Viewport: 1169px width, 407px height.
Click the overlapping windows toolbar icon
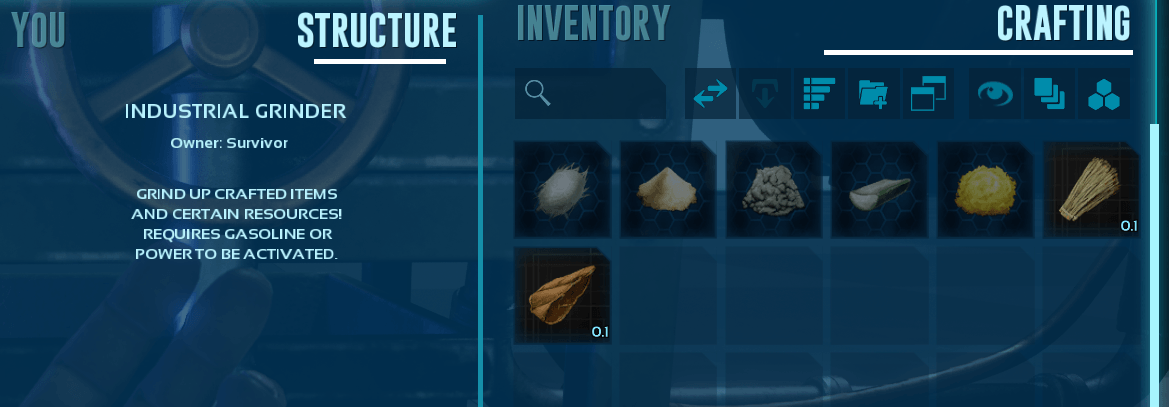coord(928,94)
